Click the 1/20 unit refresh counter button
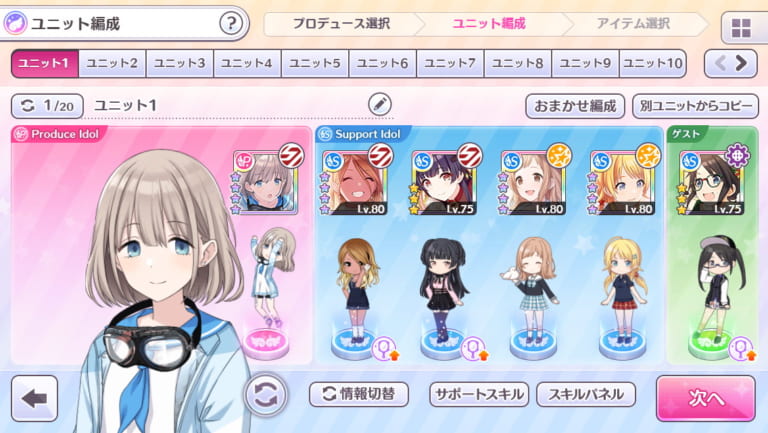Image resolution: width=768 pixels, height=433 pixels. coord(46,105)
